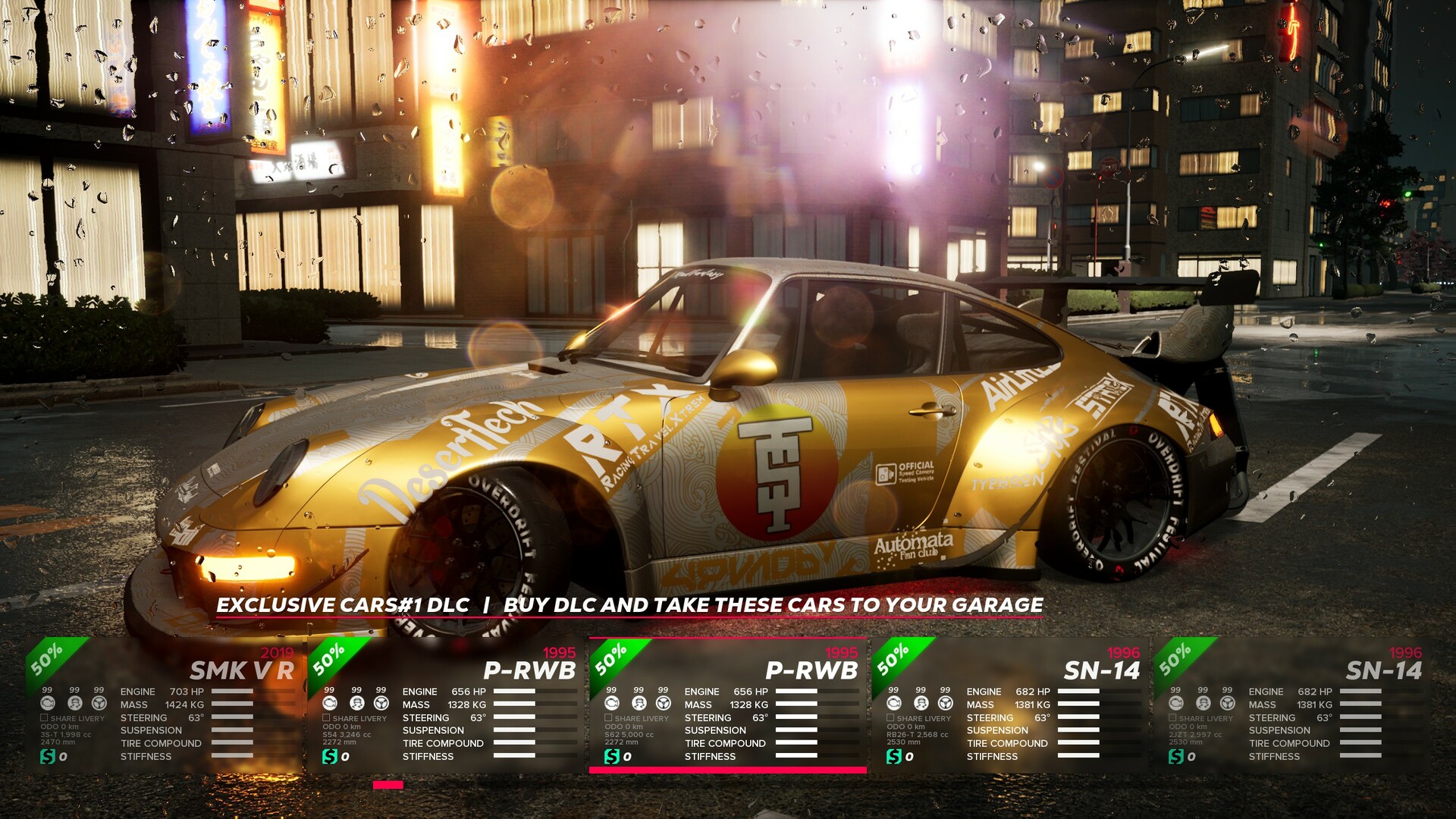The height and width of the screenshot is (819, 1456).
Task: Click the driver helmet icon on the SMK V R card
Action: click(x=74, y=704)
